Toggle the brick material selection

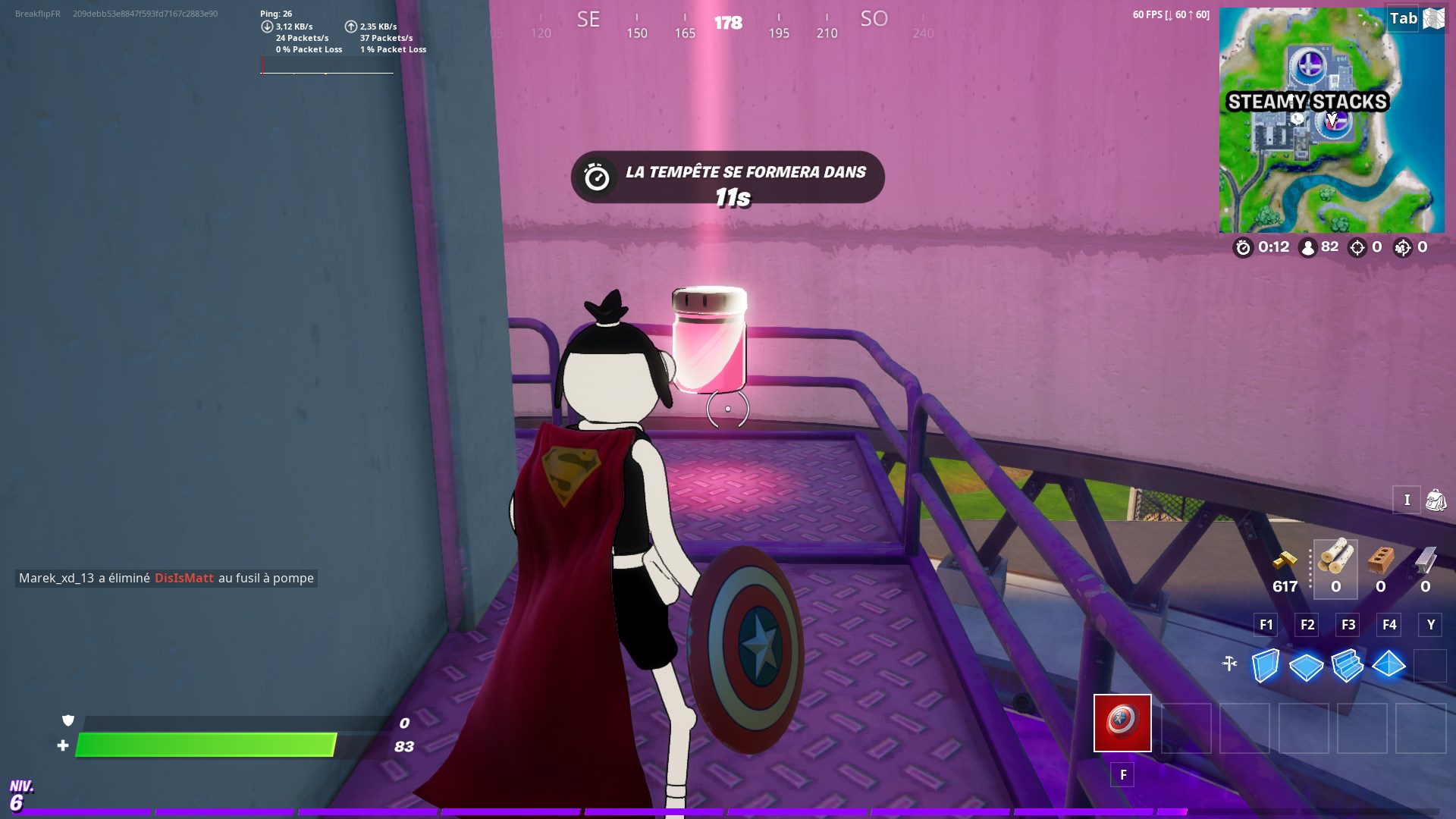tap(1380, 561)
